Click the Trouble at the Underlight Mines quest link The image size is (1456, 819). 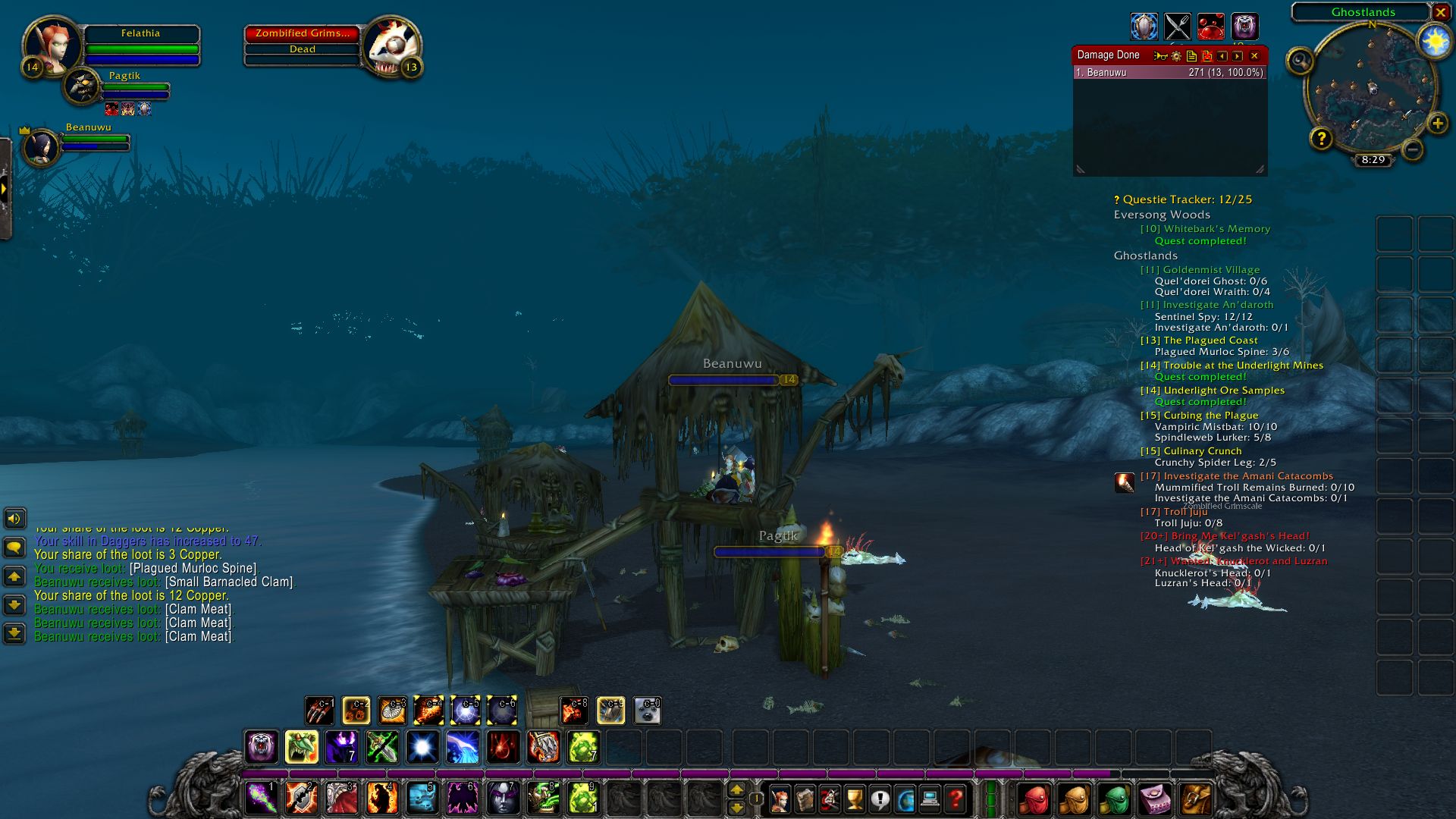1232,365
